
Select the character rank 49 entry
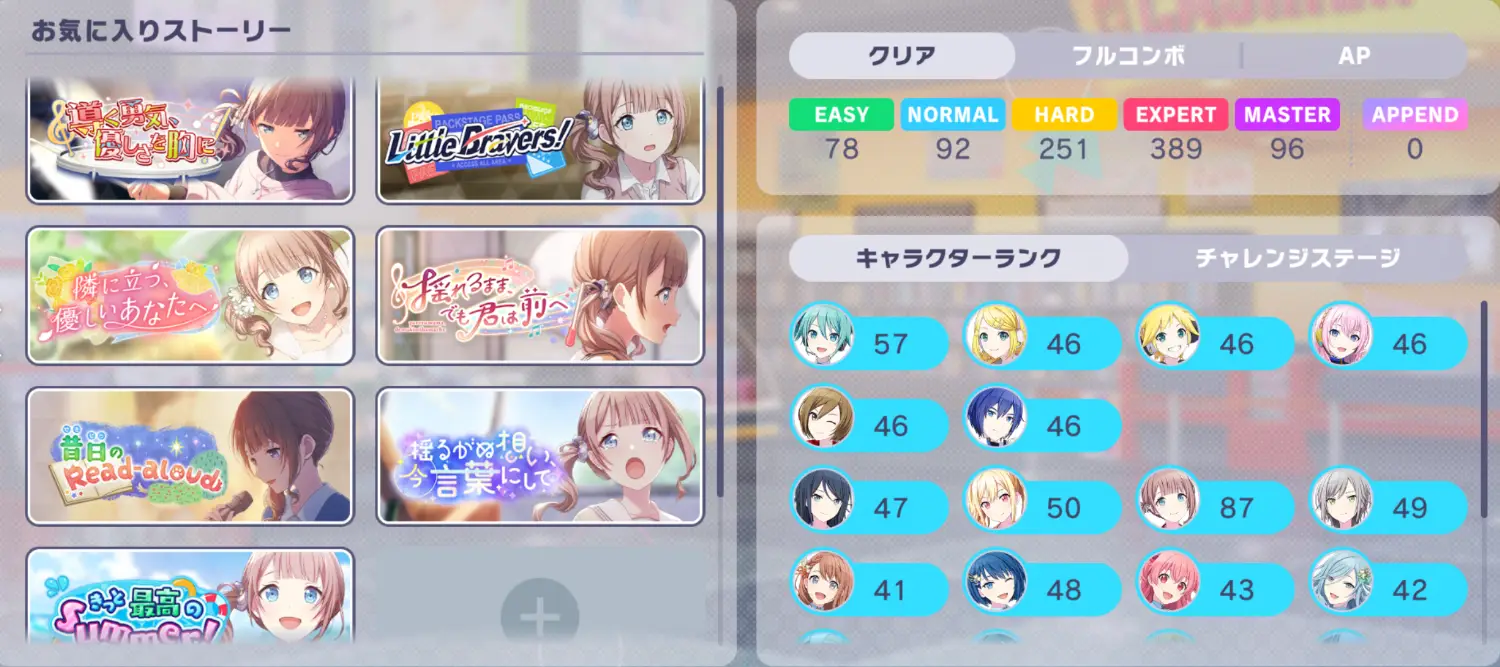point(1388,508)
